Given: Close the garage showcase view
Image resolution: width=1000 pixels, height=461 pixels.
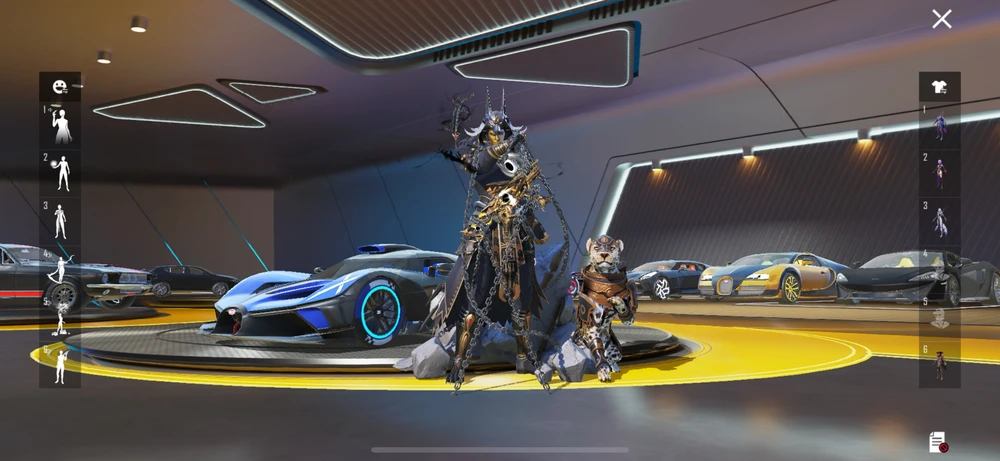Looking at the screenshot, I should [941, 19].
